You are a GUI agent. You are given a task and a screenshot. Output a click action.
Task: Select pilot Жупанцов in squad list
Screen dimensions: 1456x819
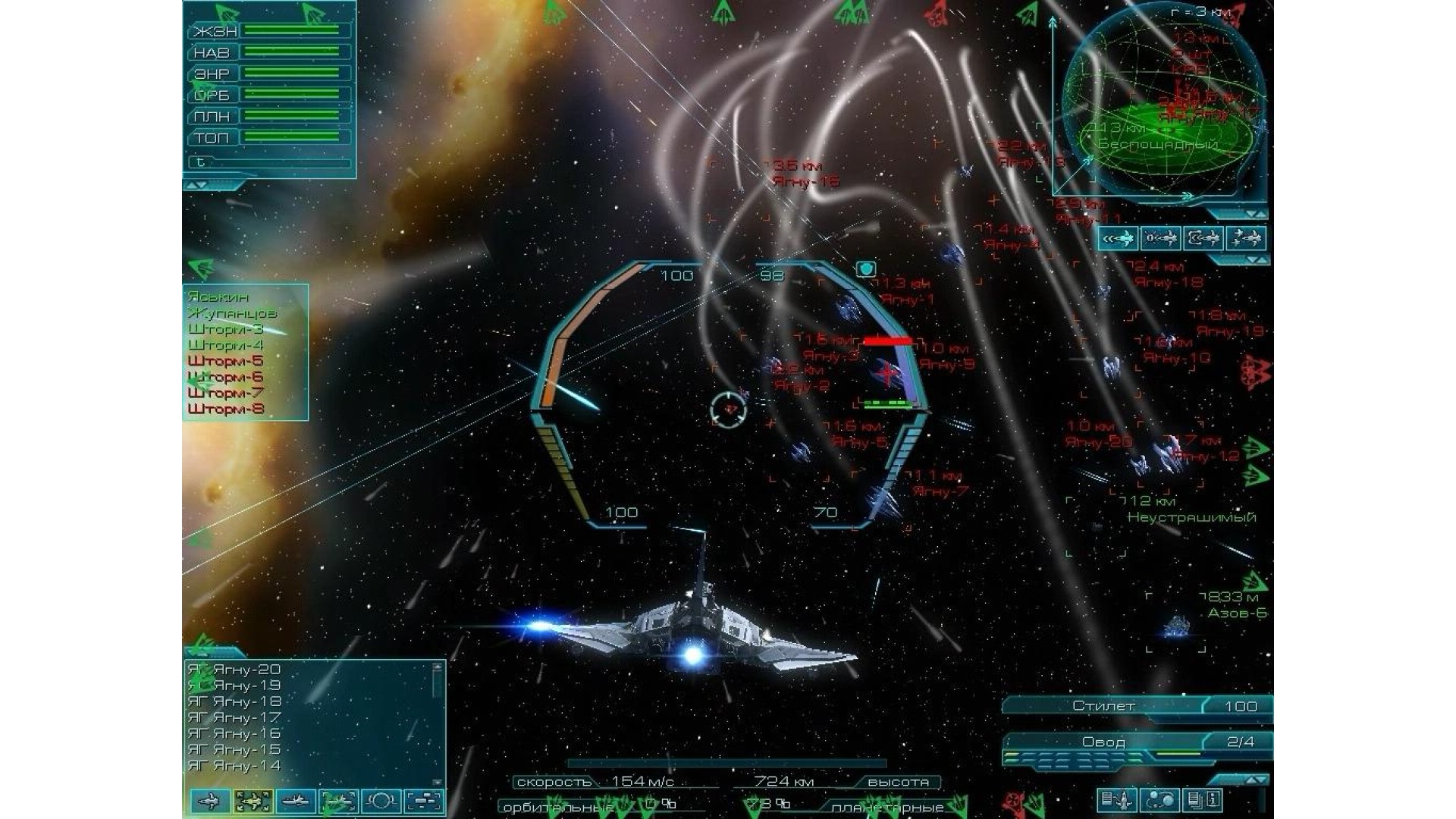tap(232, 313)
